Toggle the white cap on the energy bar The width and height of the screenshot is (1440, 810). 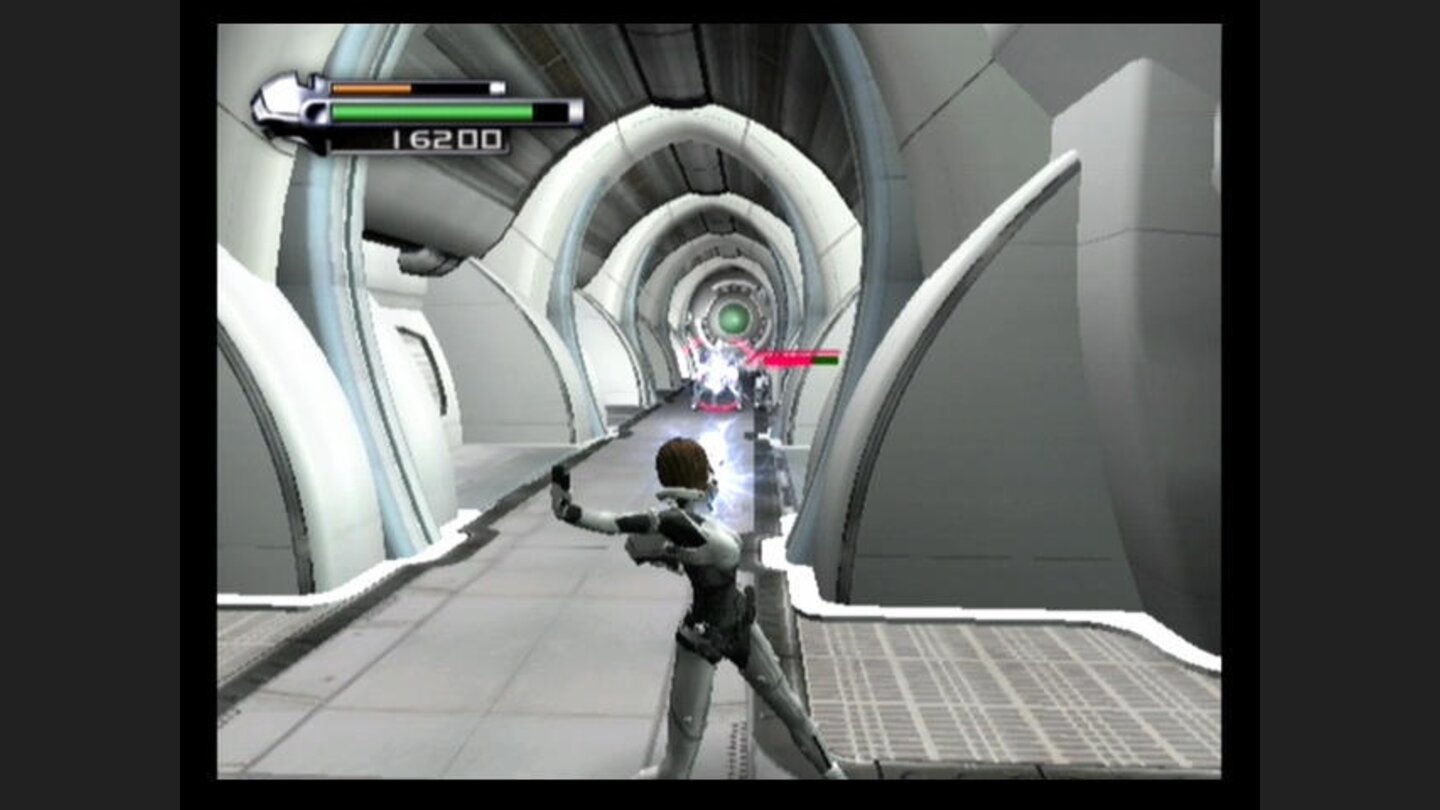coord(496,88)
